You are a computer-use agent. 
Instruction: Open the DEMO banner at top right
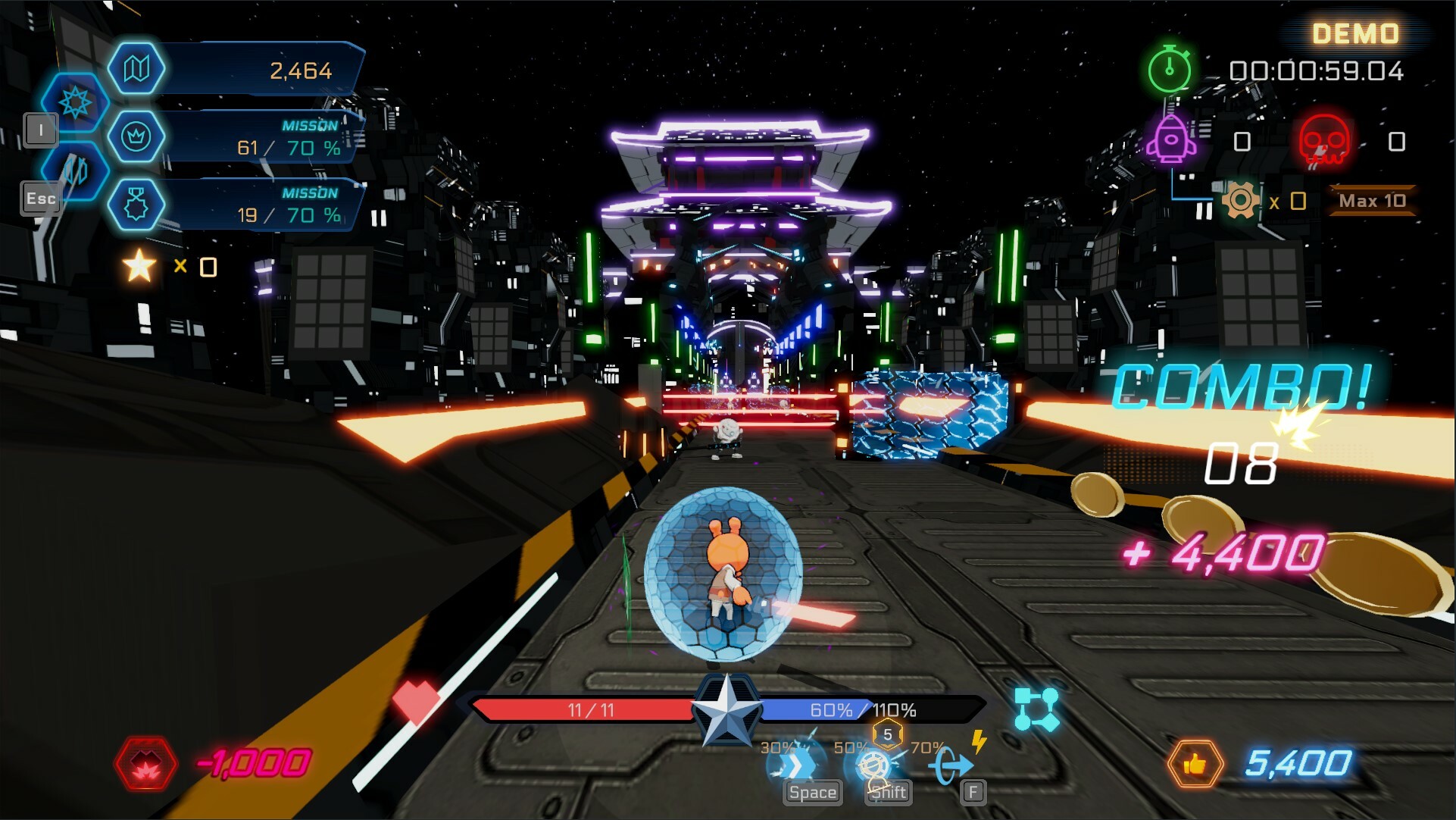[x=1355, y=33]
